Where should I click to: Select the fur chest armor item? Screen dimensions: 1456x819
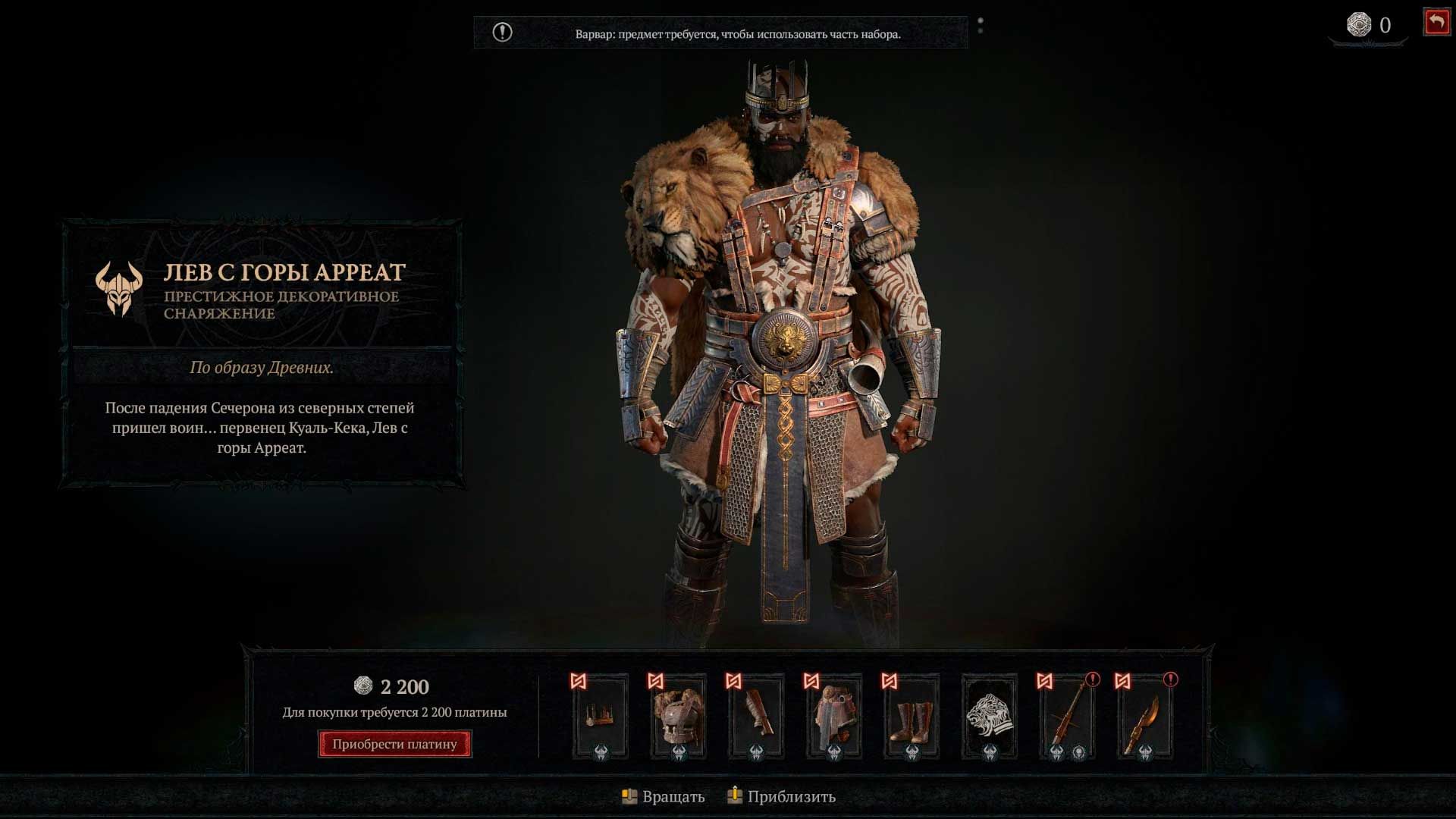click(677, 717)
